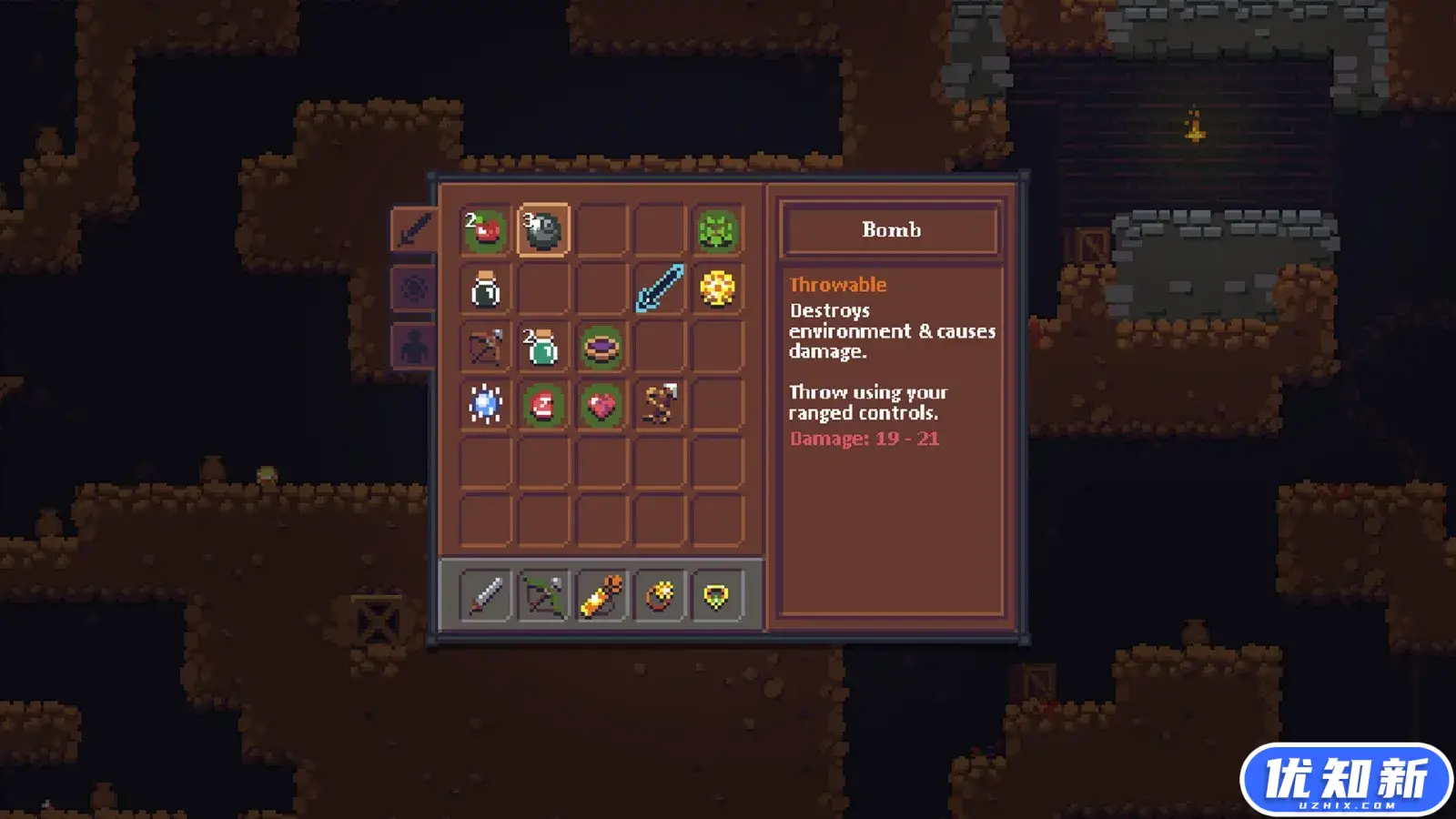Select the coiled brown whip item
Image resolution: width=1456 pixels, height=819 pixels.
click(x=659, y=405)
